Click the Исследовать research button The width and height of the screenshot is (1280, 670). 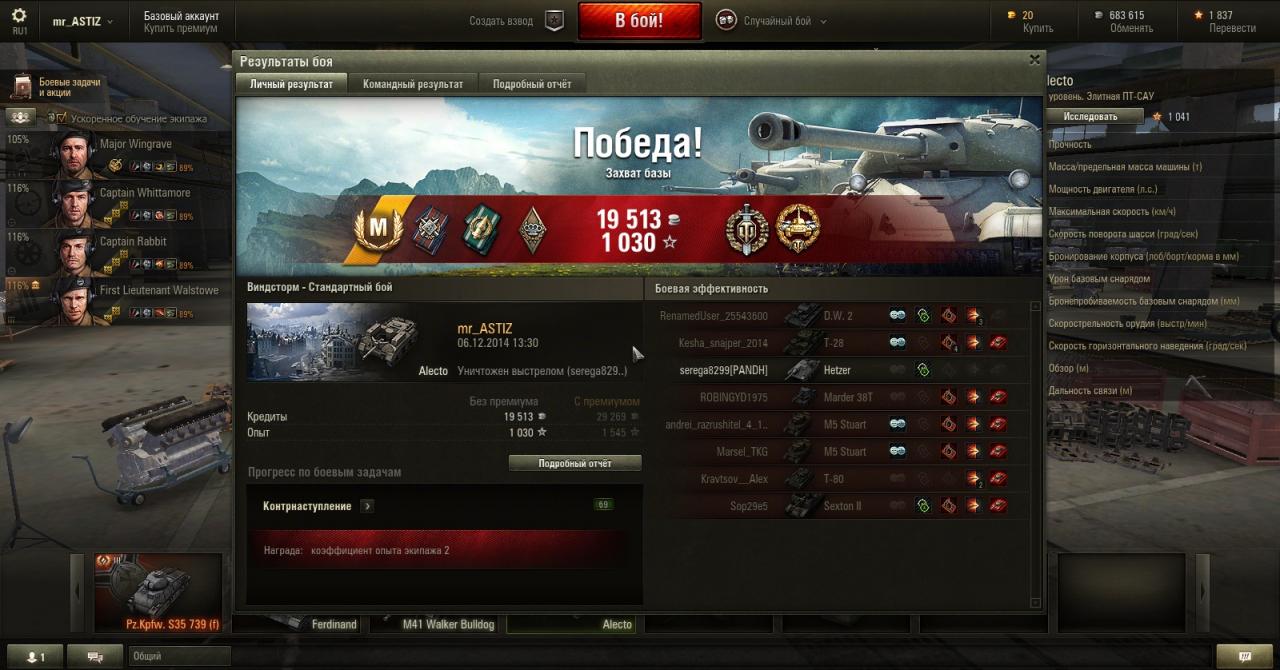pos(1094,117)
